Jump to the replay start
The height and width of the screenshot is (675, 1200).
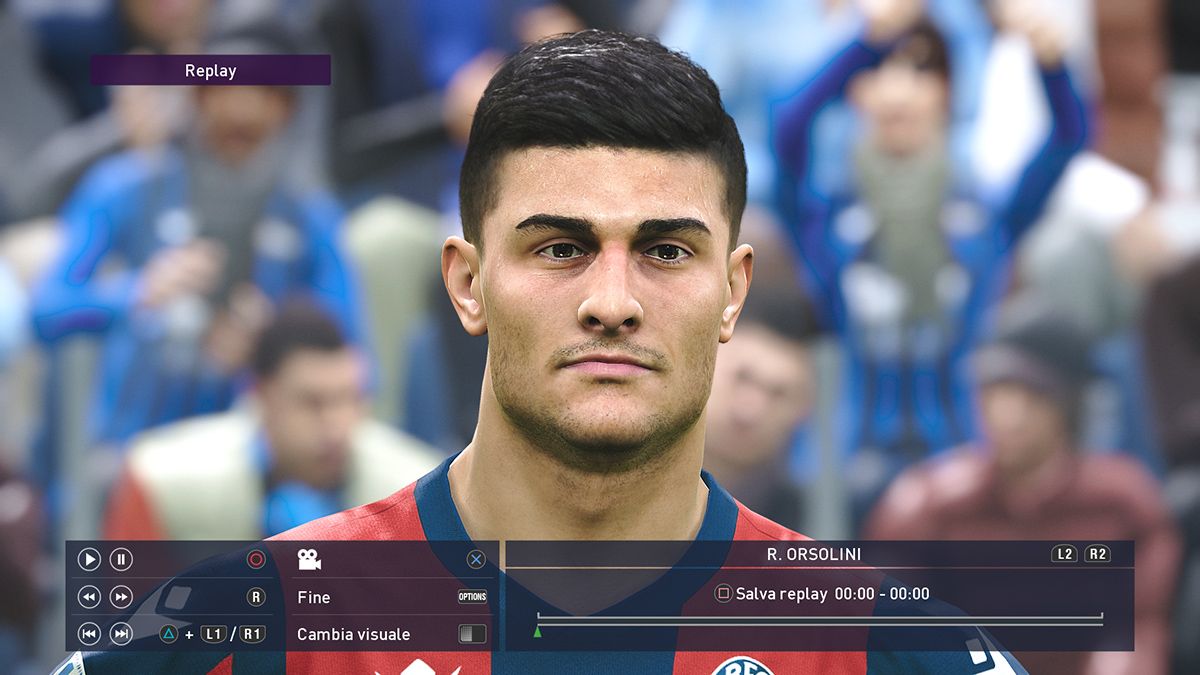(x=89, y=634)
